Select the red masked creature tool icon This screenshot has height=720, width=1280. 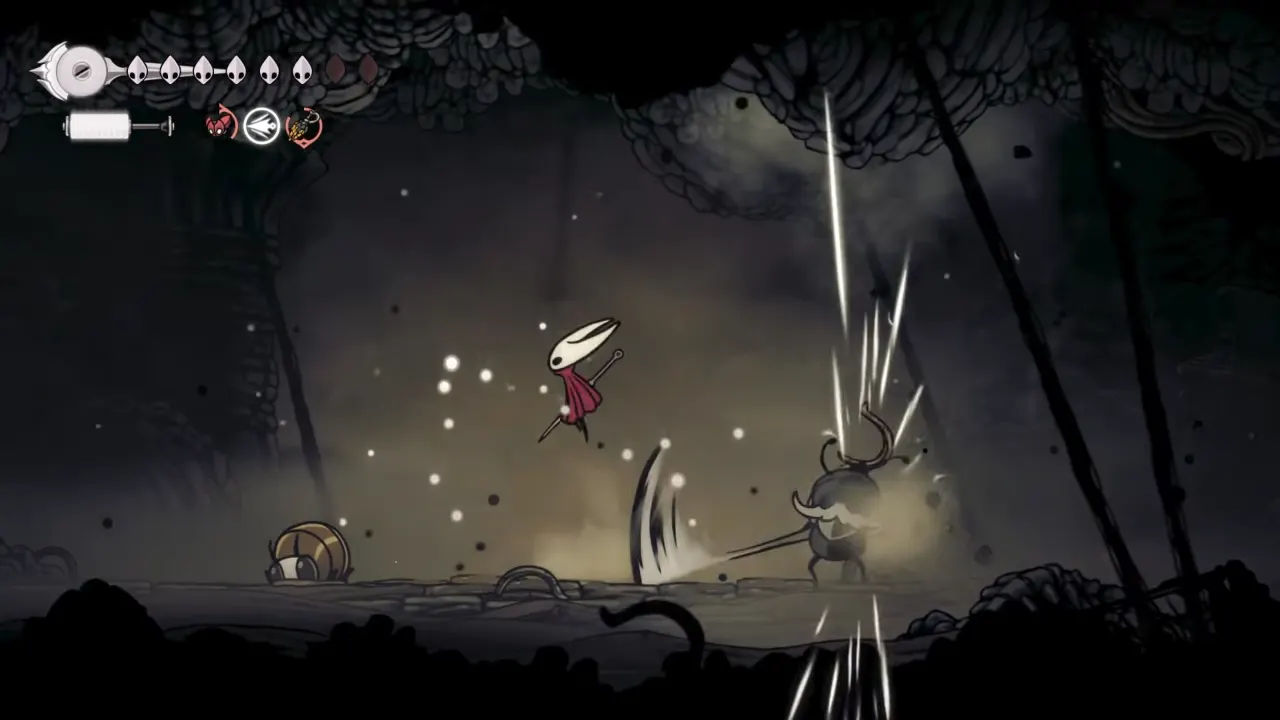(x=220, y=126)
